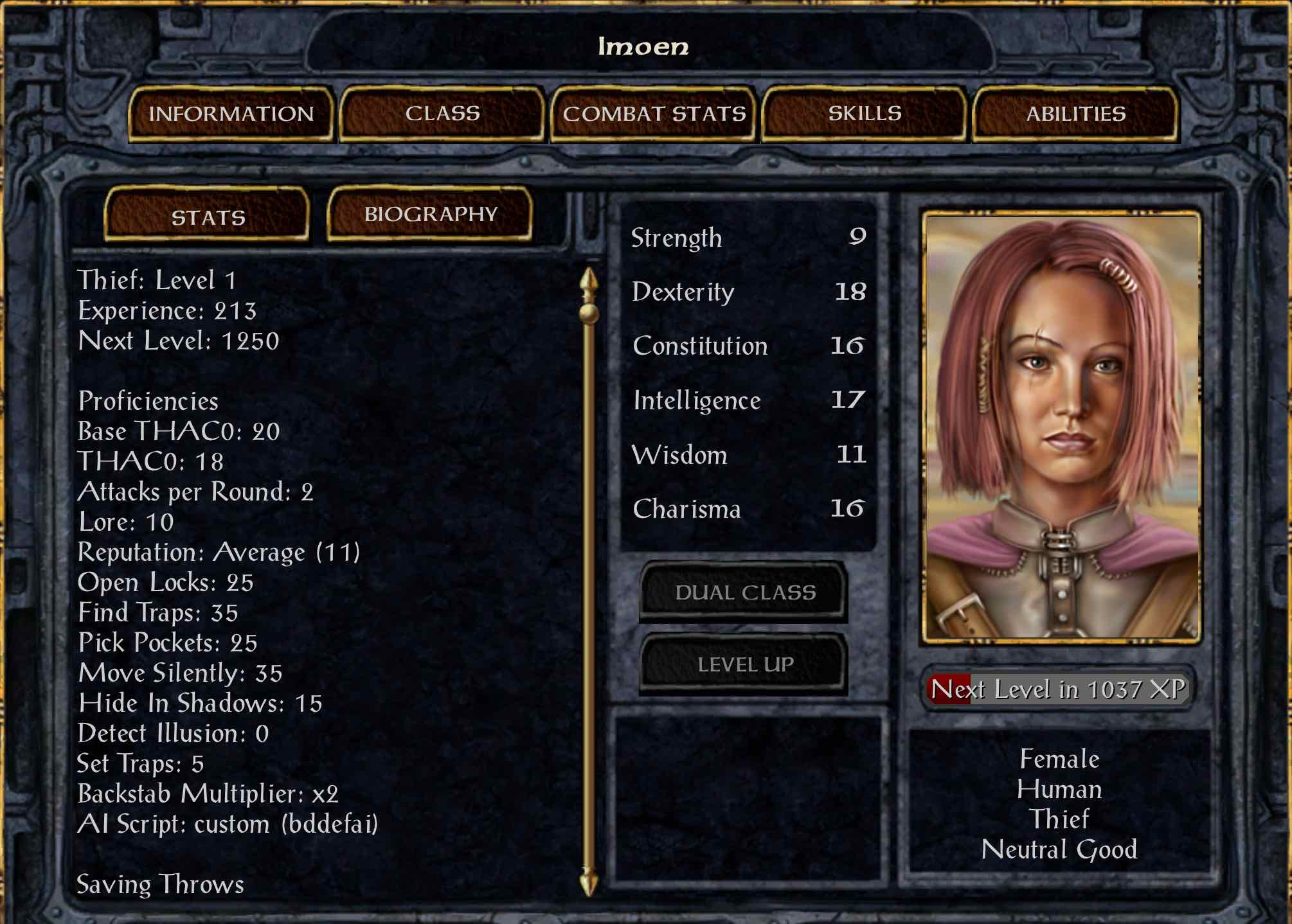
Task: Show the Class details
Action: [442, 114]
